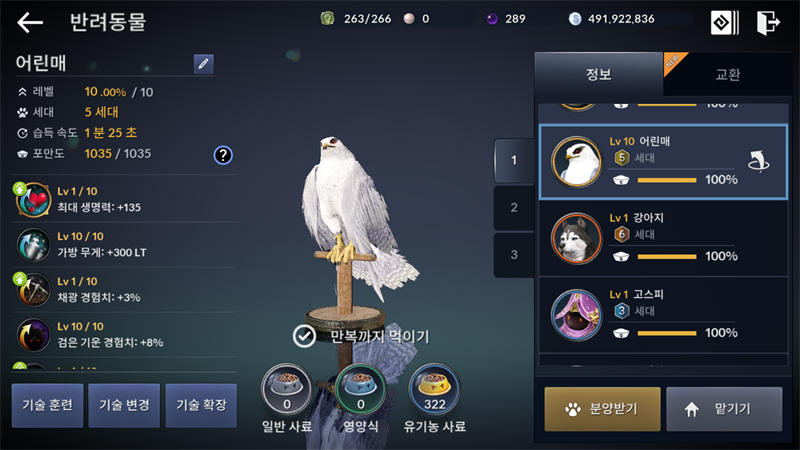
Task: Show pet slot group 3
Action: click(514, 255)
